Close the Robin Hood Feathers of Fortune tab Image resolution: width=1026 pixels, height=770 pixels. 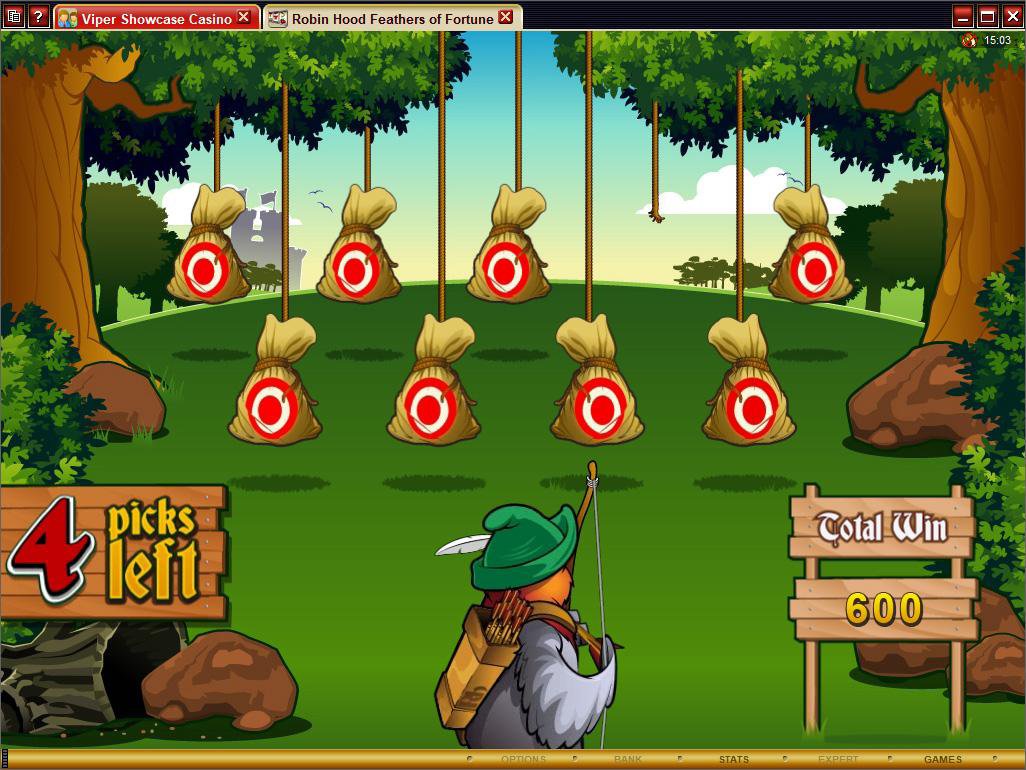[x=506, y=17]
